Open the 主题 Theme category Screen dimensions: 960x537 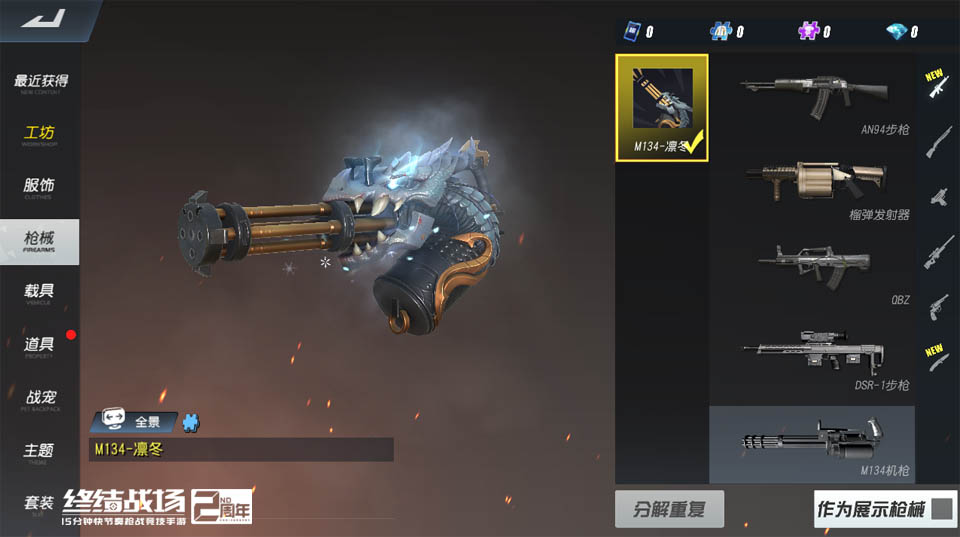40,452
